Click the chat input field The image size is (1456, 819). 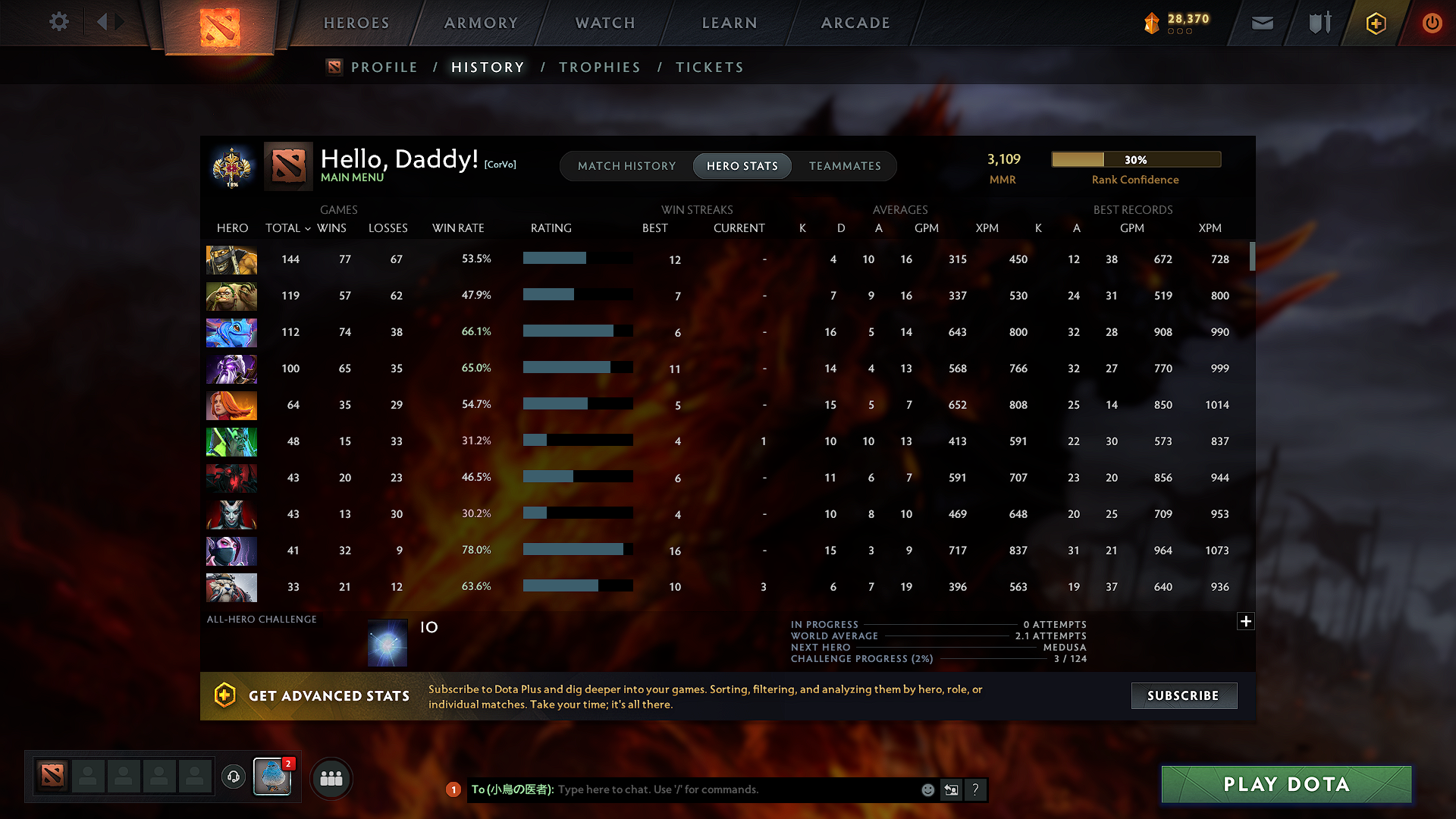click(720, 789)
